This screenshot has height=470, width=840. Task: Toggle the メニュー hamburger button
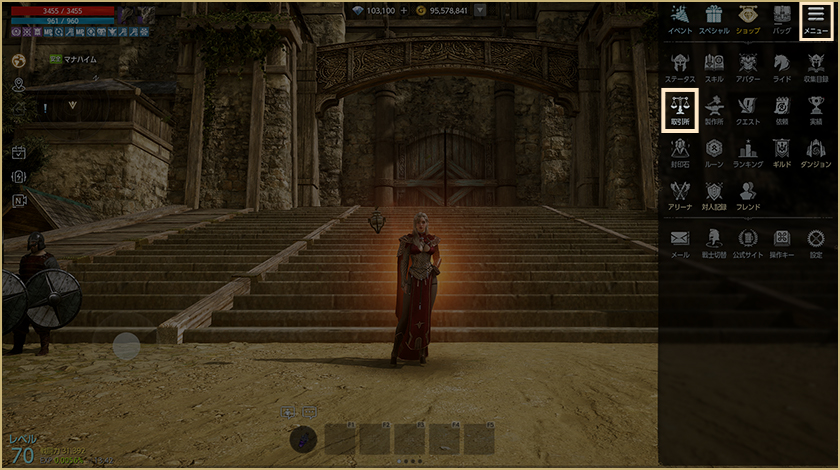click(x=816, y=19)
